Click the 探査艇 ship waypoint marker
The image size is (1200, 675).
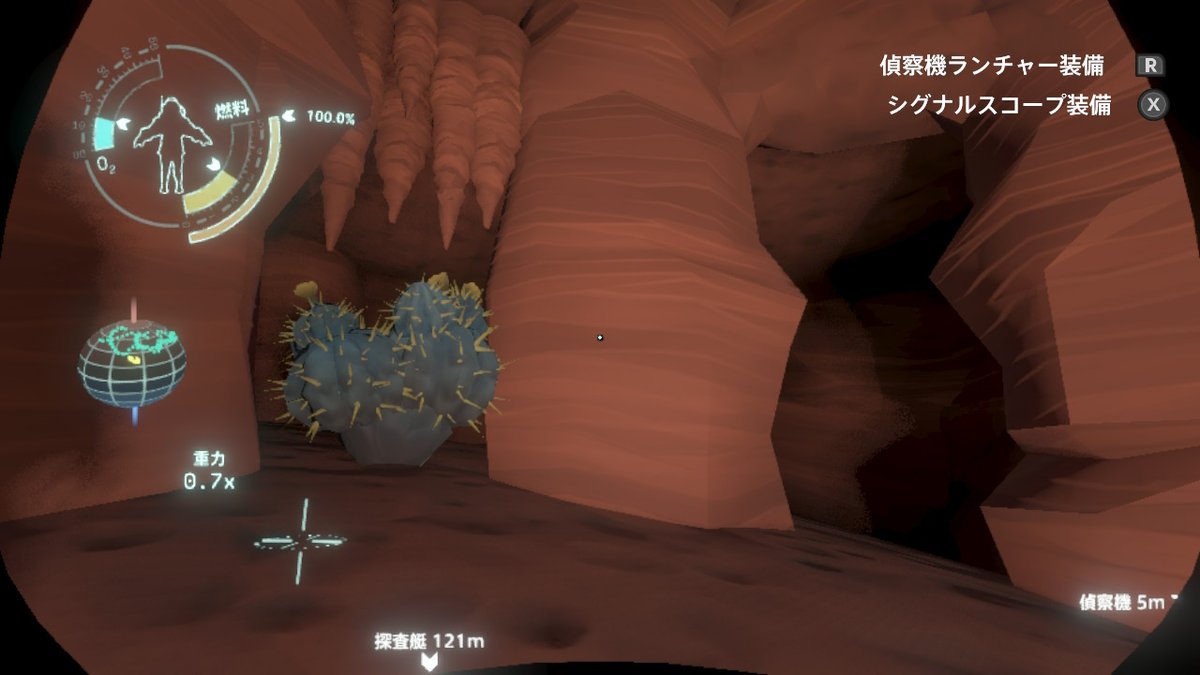click(429, 661)
